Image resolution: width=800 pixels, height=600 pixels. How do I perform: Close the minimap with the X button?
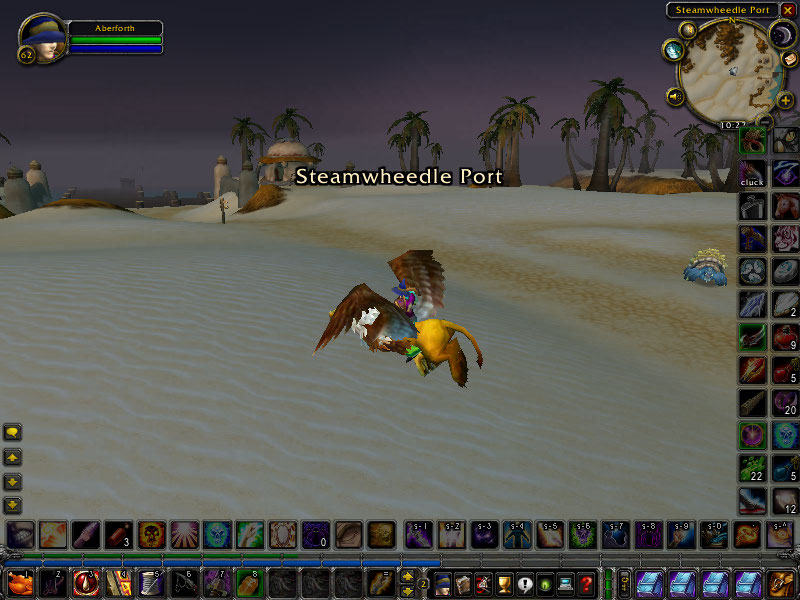787,10
